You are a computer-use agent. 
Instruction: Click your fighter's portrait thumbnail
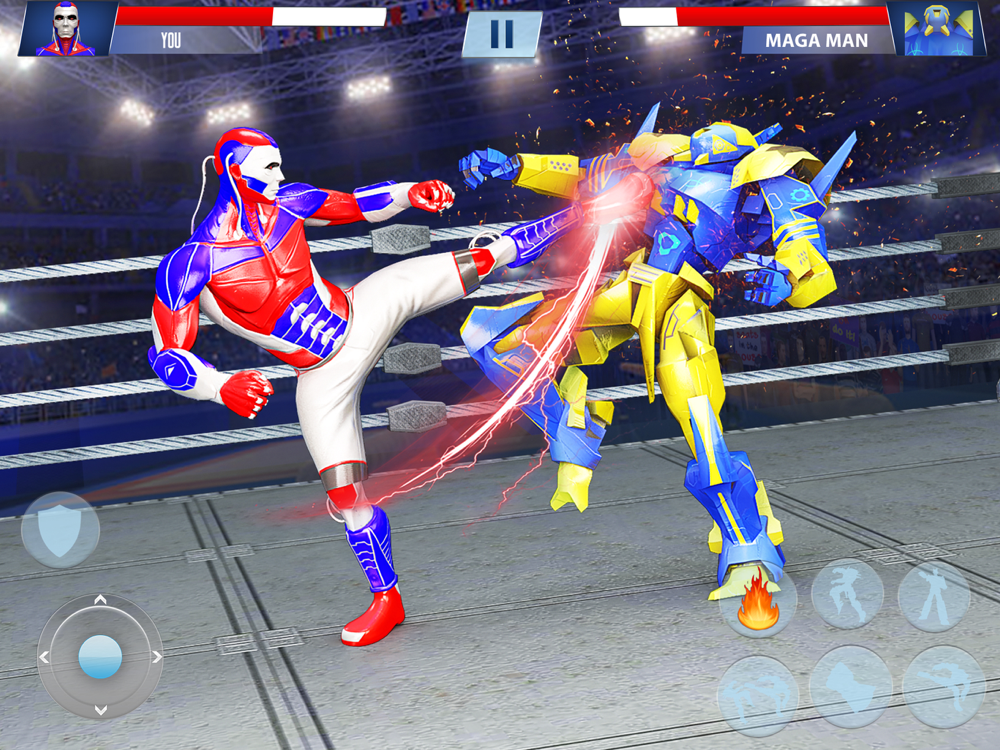click(66, 29)
